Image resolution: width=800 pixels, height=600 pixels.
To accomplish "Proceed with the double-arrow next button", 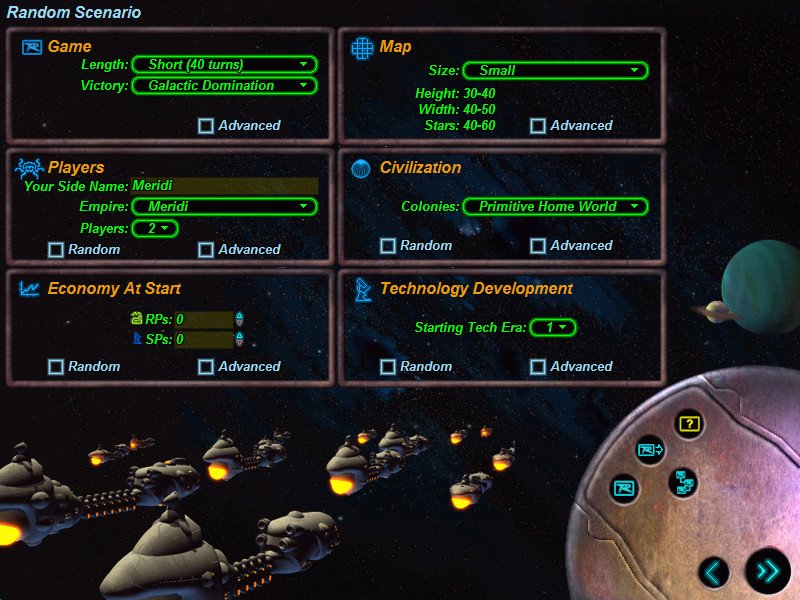I will click(767, 571).
